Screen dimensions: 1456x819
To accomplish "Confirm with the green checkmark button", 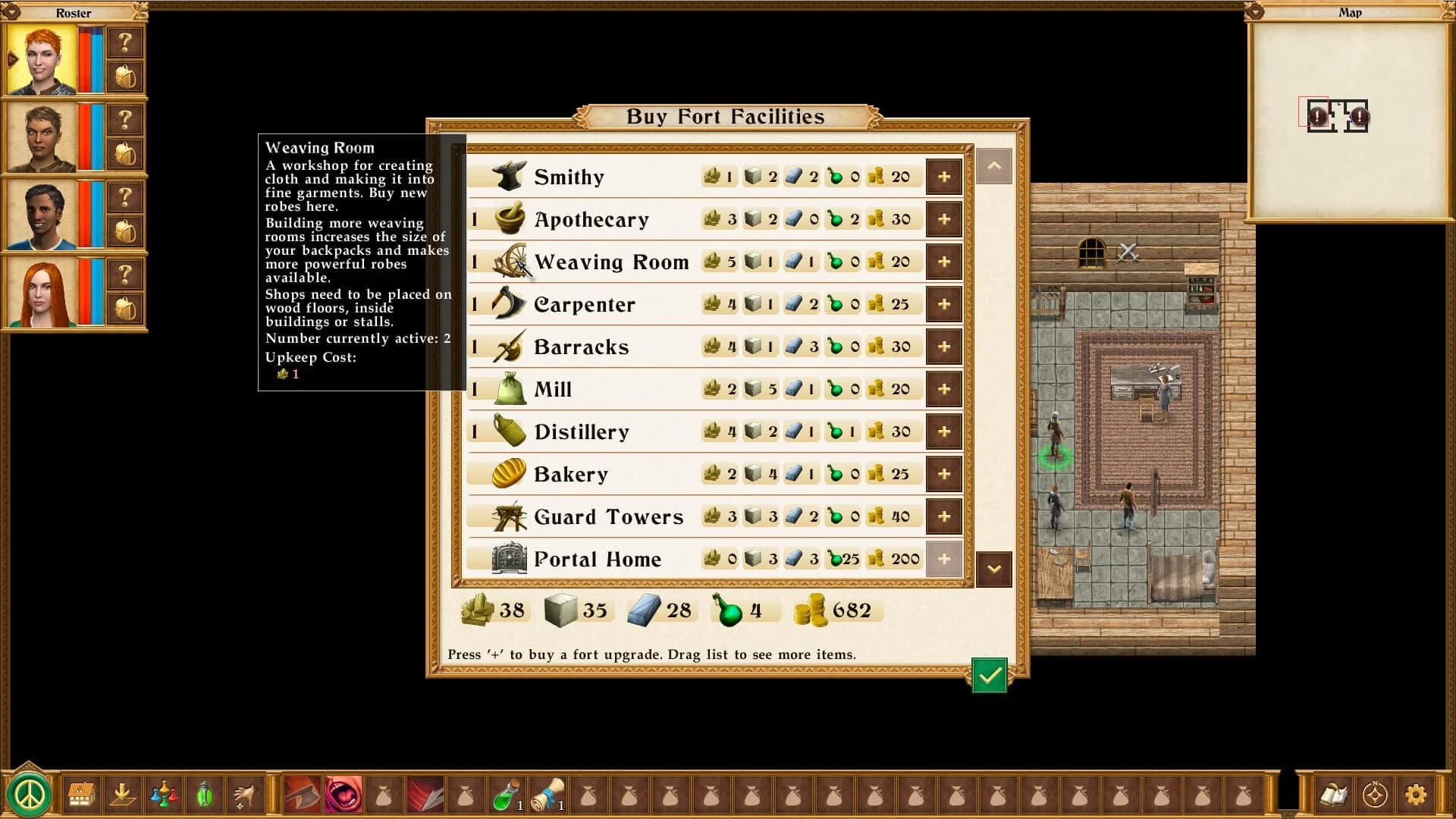I will coord(990,676).
